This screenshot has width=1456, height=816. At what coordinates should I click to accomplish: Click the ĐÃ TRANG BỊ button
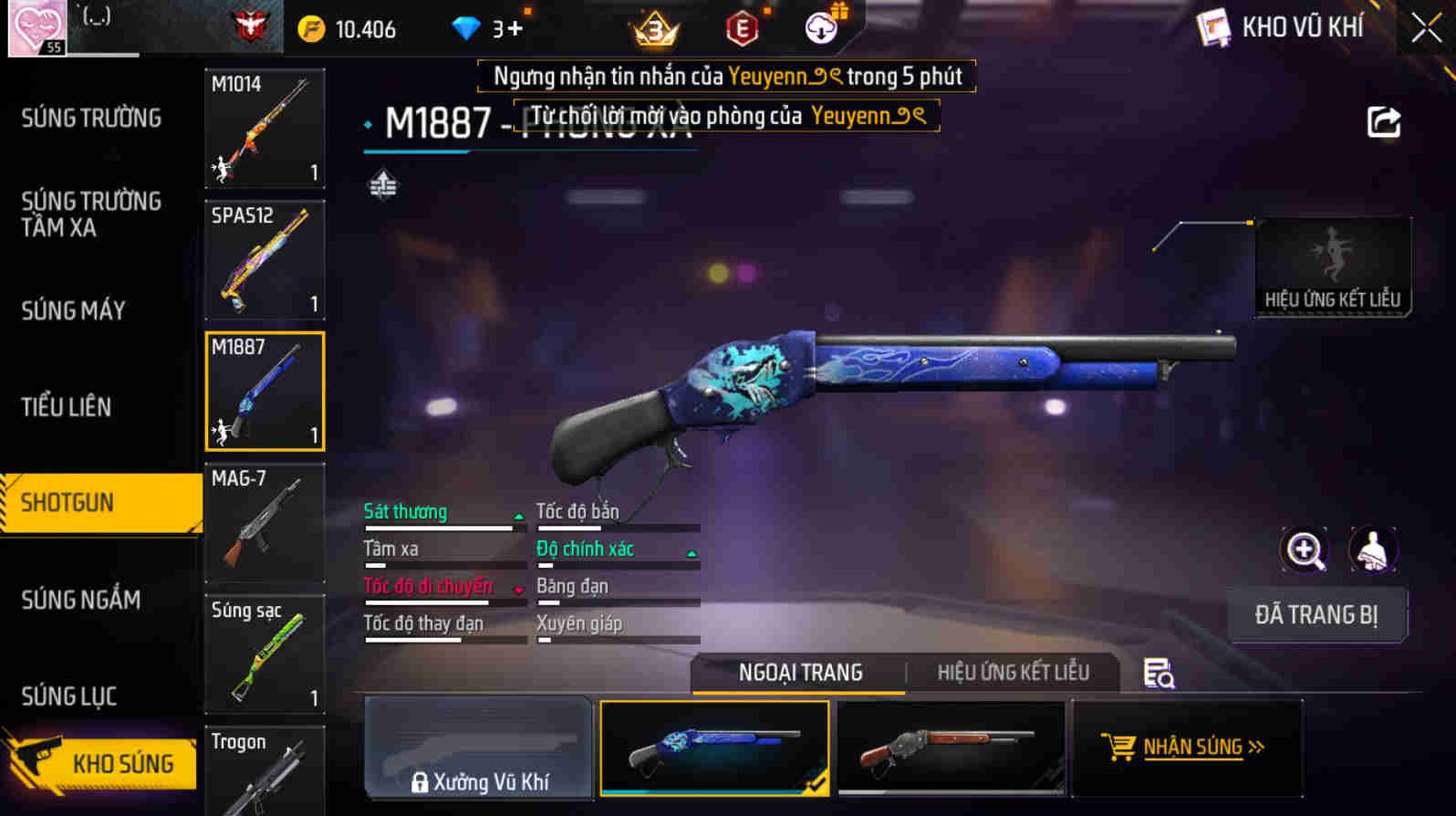[x=1317, y=614]
